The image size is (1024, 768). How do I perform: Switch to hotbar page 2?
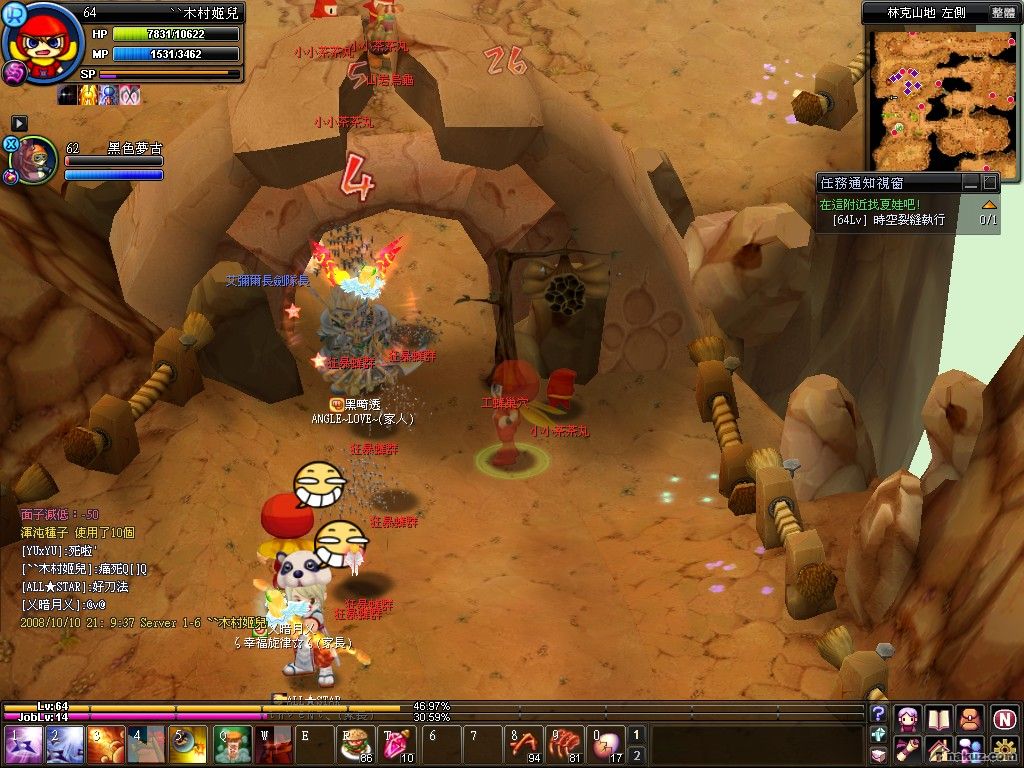(636, 755)
